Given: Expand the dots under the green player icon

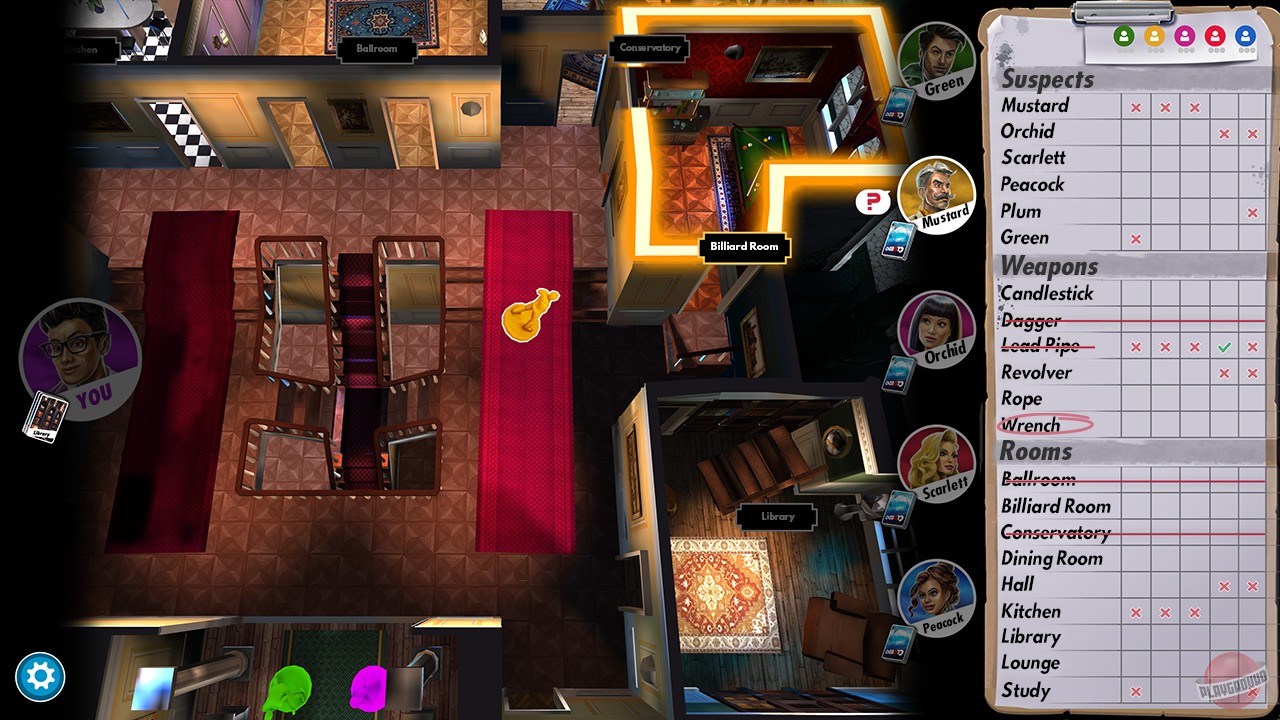Looking at the screenshot, I should click(x=1122, y=48).
